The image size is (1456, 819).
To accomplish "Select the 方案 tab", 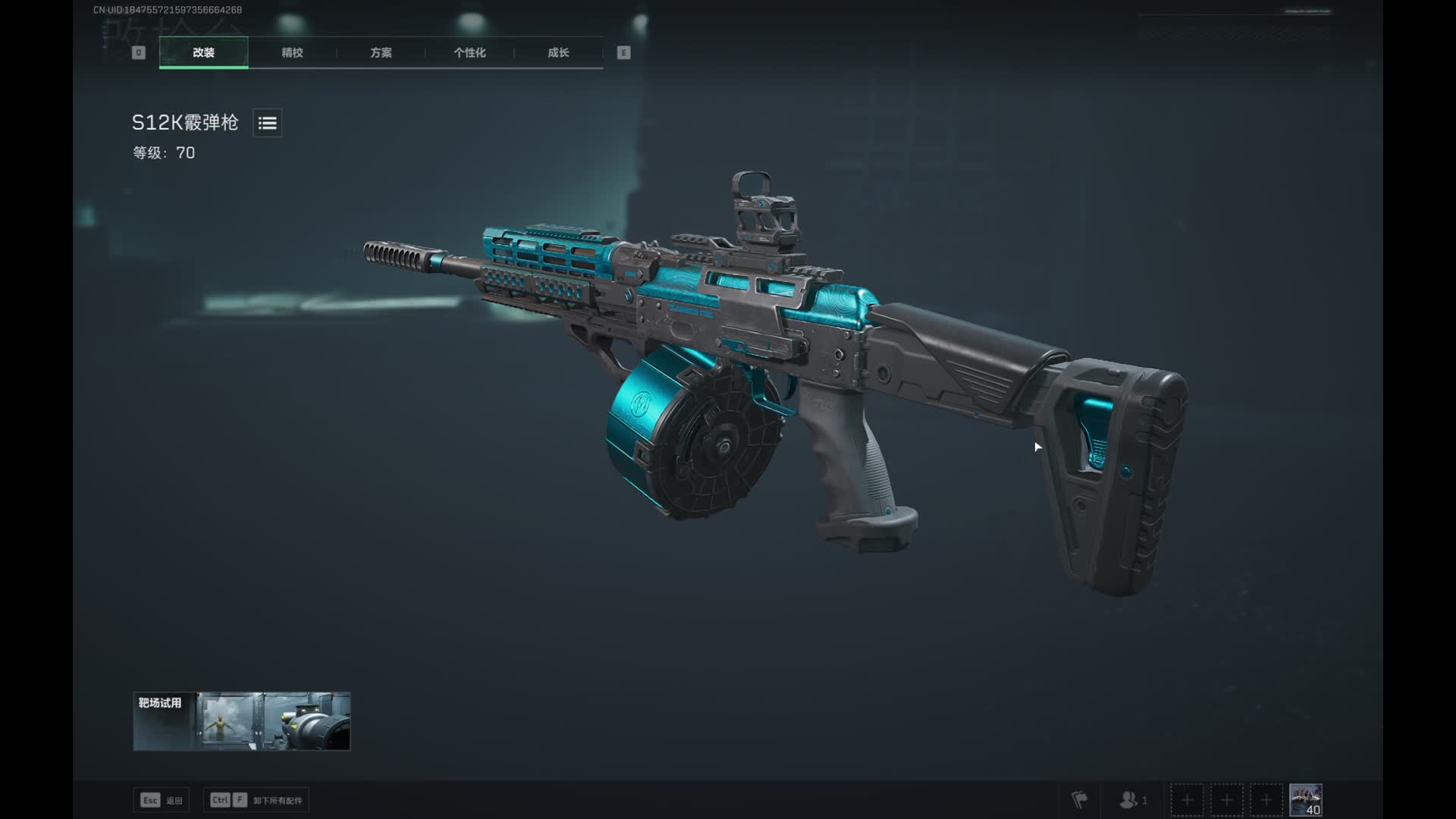I will coord(381,52).
